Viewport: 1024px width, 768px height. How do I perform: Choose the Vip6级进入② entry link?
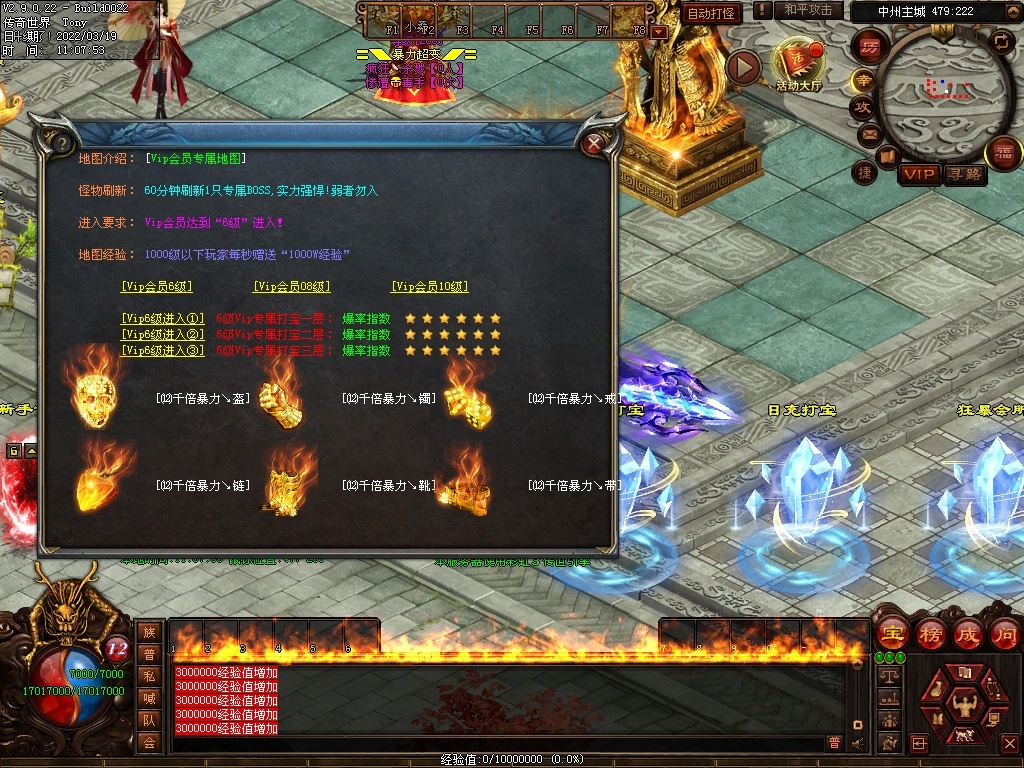point(162,335)
